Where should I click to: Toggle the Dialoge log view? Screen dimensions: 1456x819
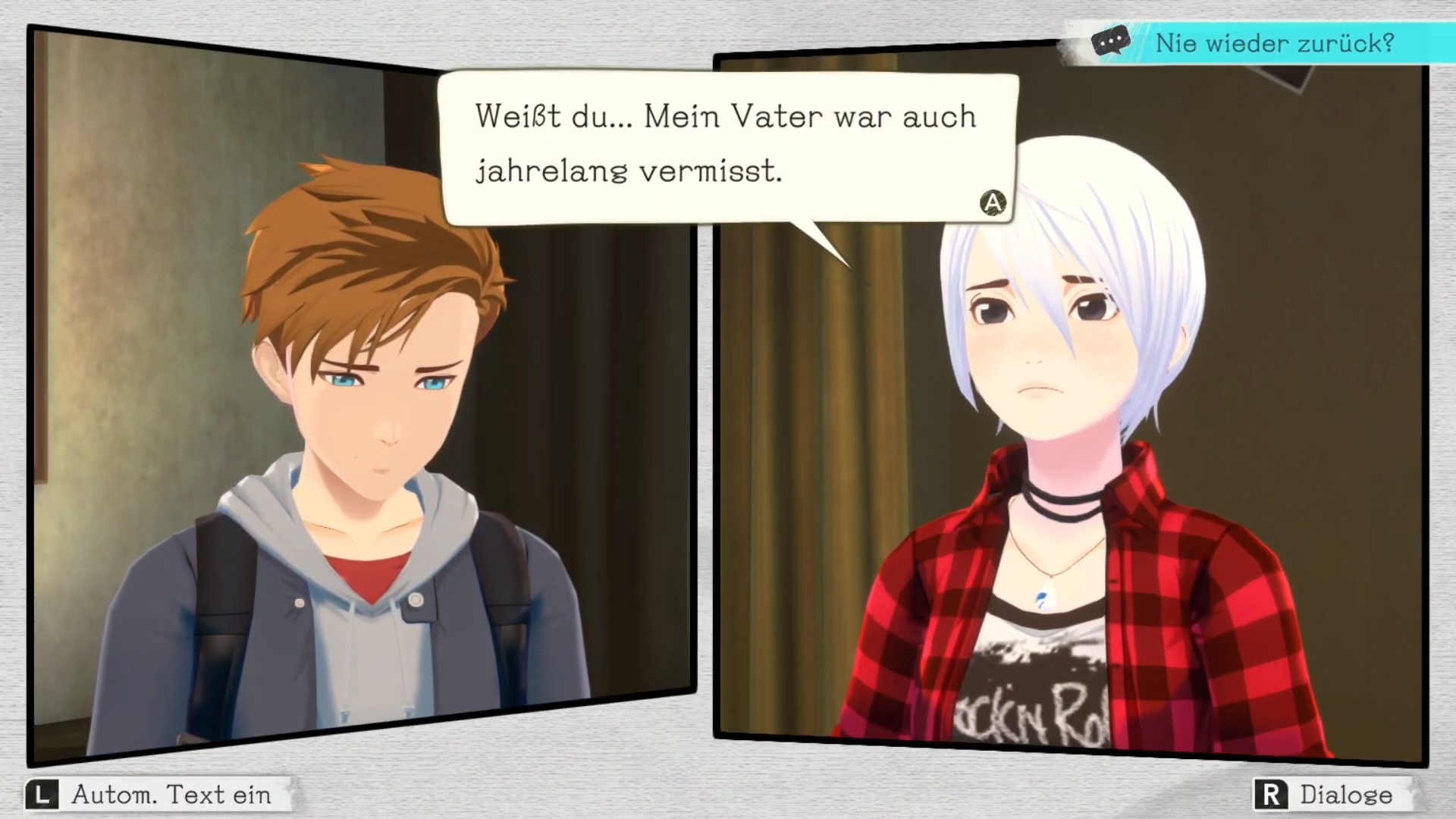point(1346,795)
